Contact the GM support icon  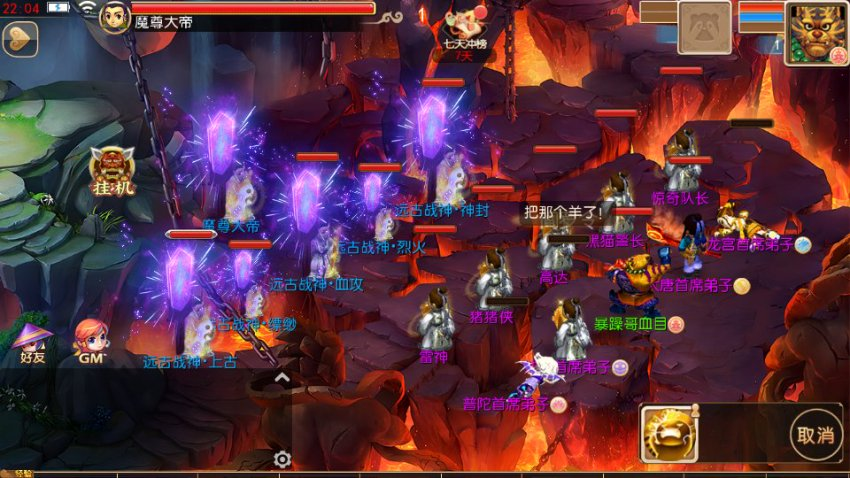pos(91,341)
